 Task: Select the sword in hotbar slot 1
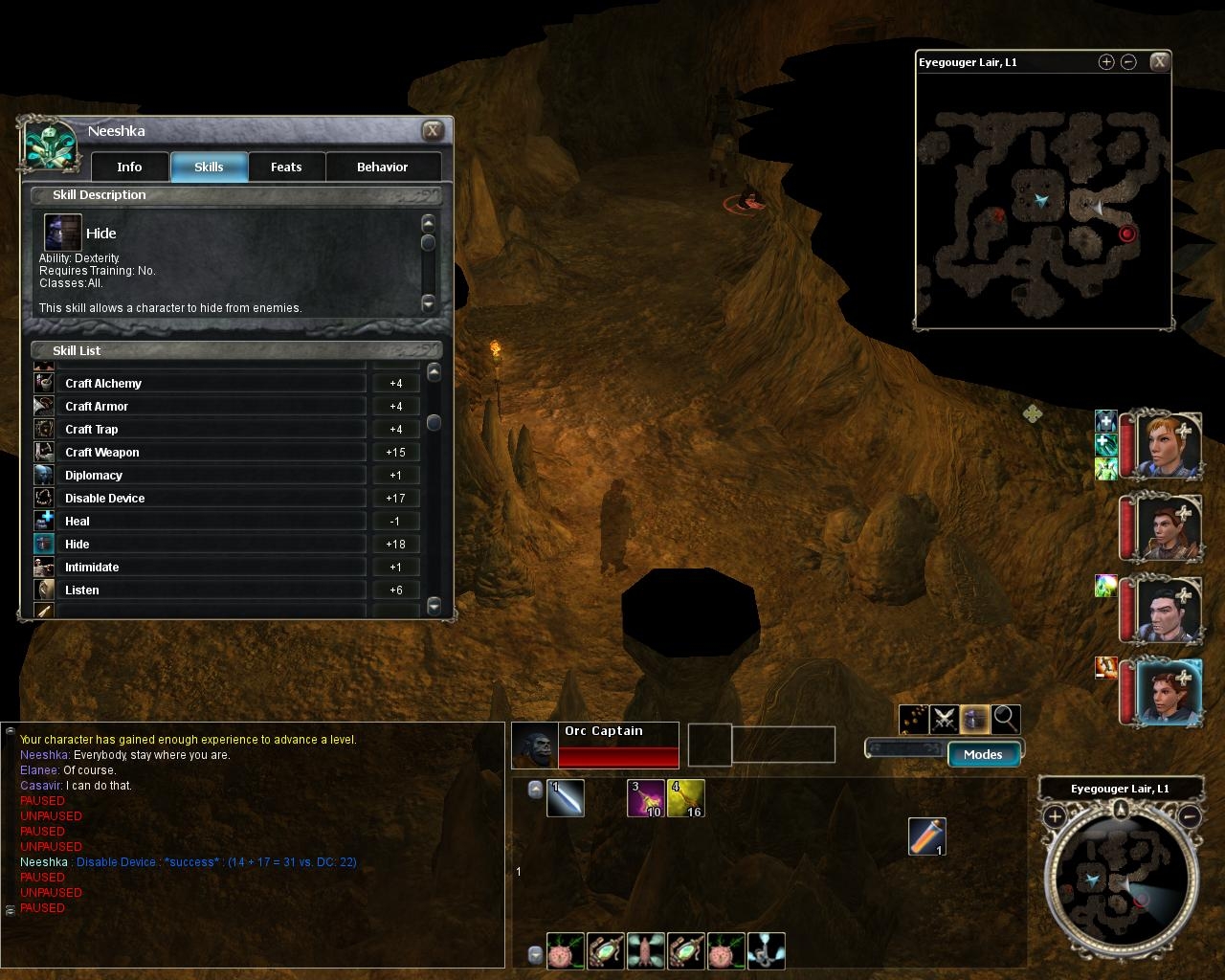566,798
